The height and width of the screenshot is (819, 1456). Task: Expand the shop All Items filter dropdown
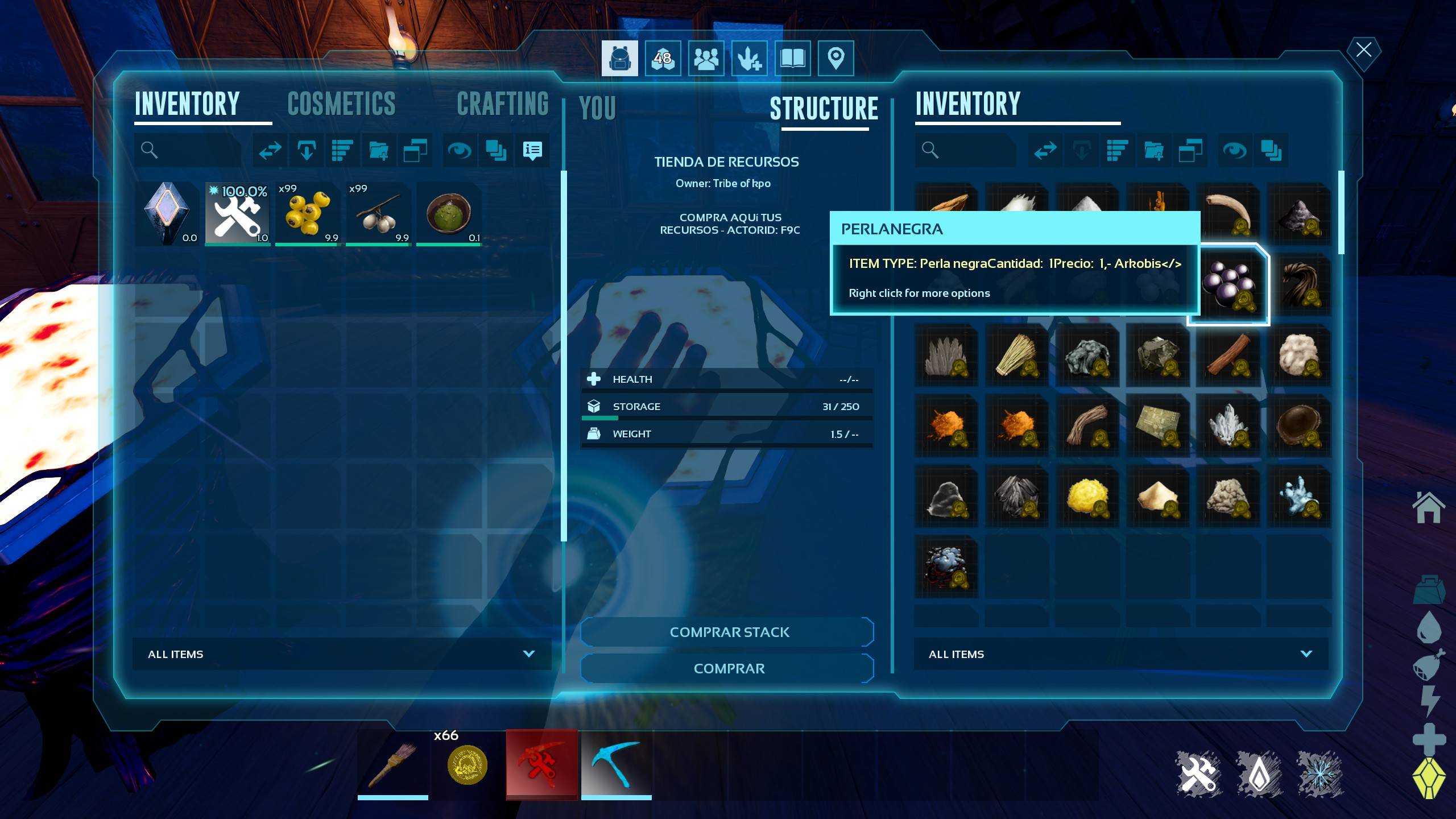(x=1120, y=654)
